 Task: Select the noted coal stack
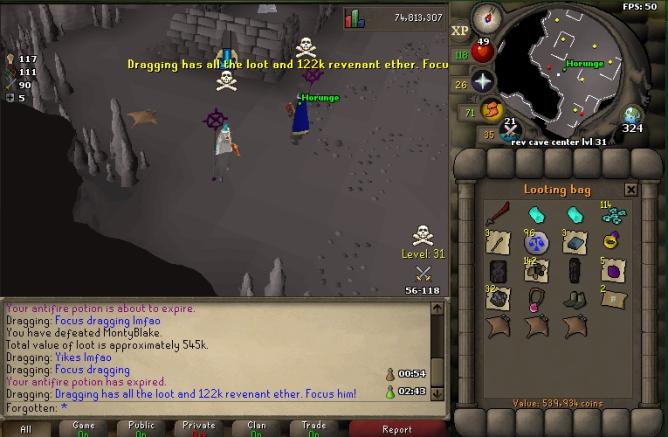[x=497, y=298]
